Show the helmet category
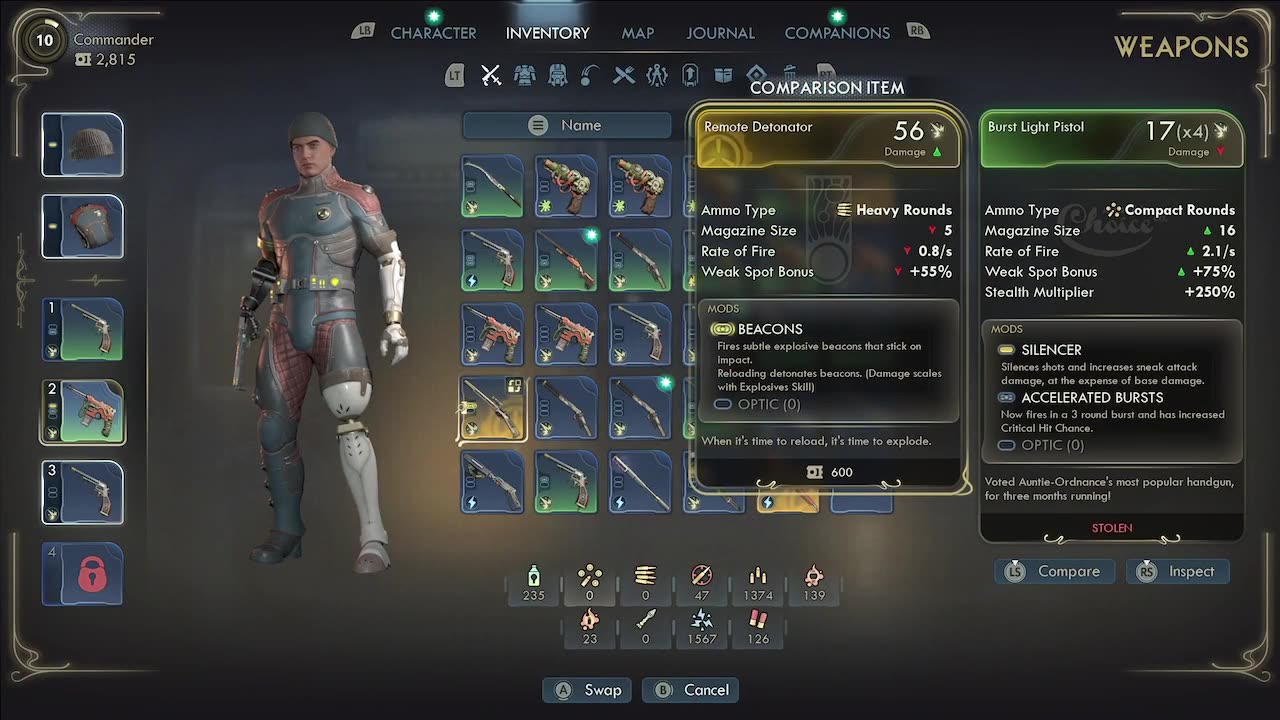The width and height of the screenshot is (1280, 720). click(x=558, y=75)
